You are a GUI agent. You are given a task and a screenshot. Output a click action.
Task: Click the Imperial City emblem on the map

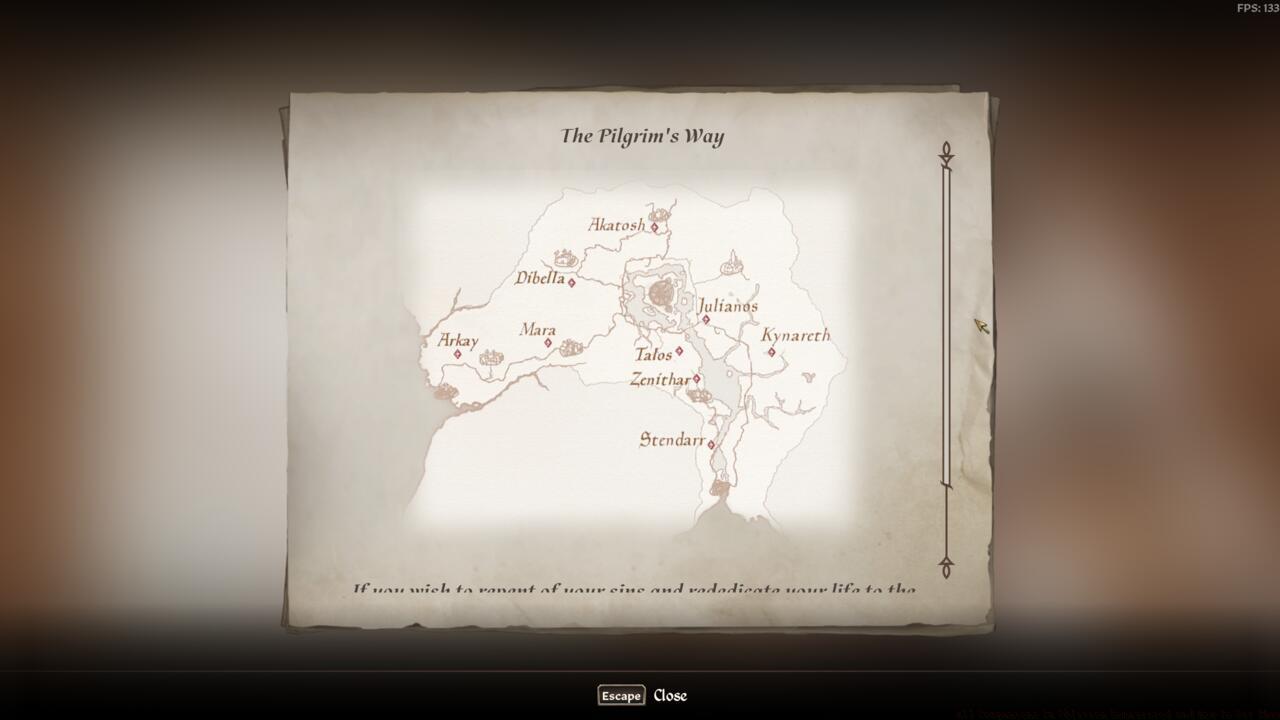(x=660, y=290)
